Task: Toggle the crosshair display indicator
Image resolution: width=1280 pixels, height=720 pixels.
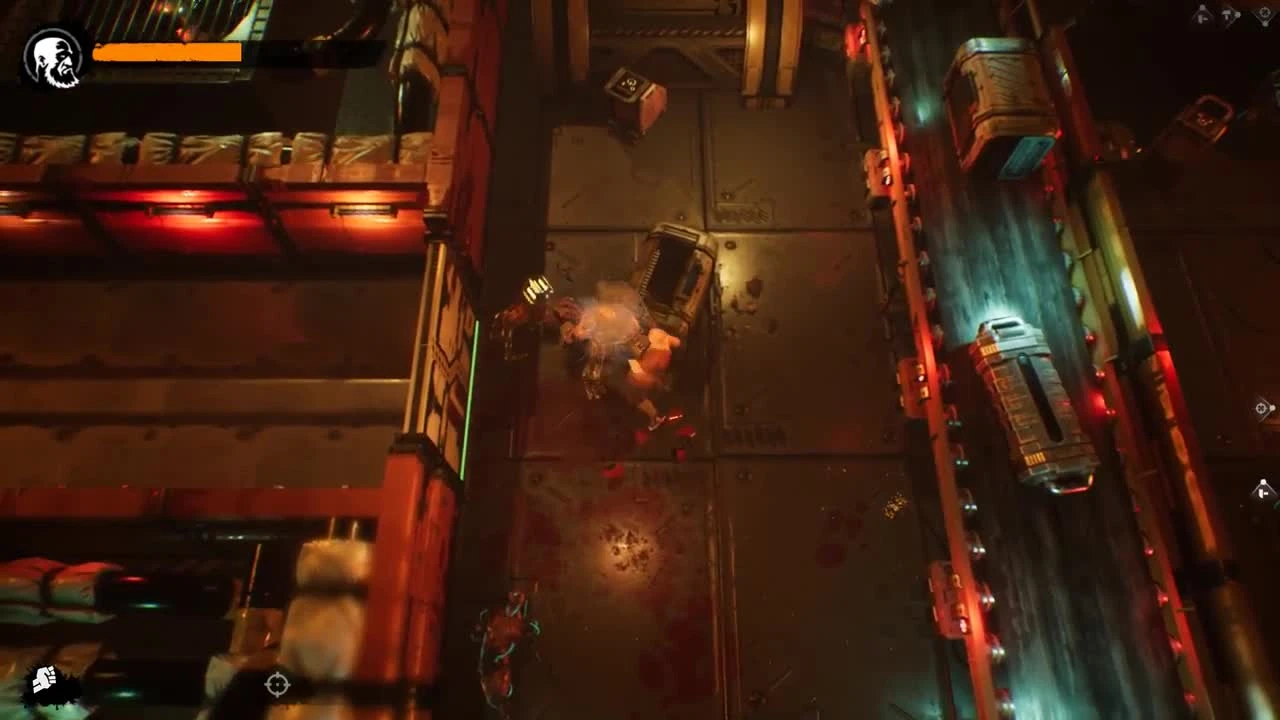Action: (x=277, y=686)
